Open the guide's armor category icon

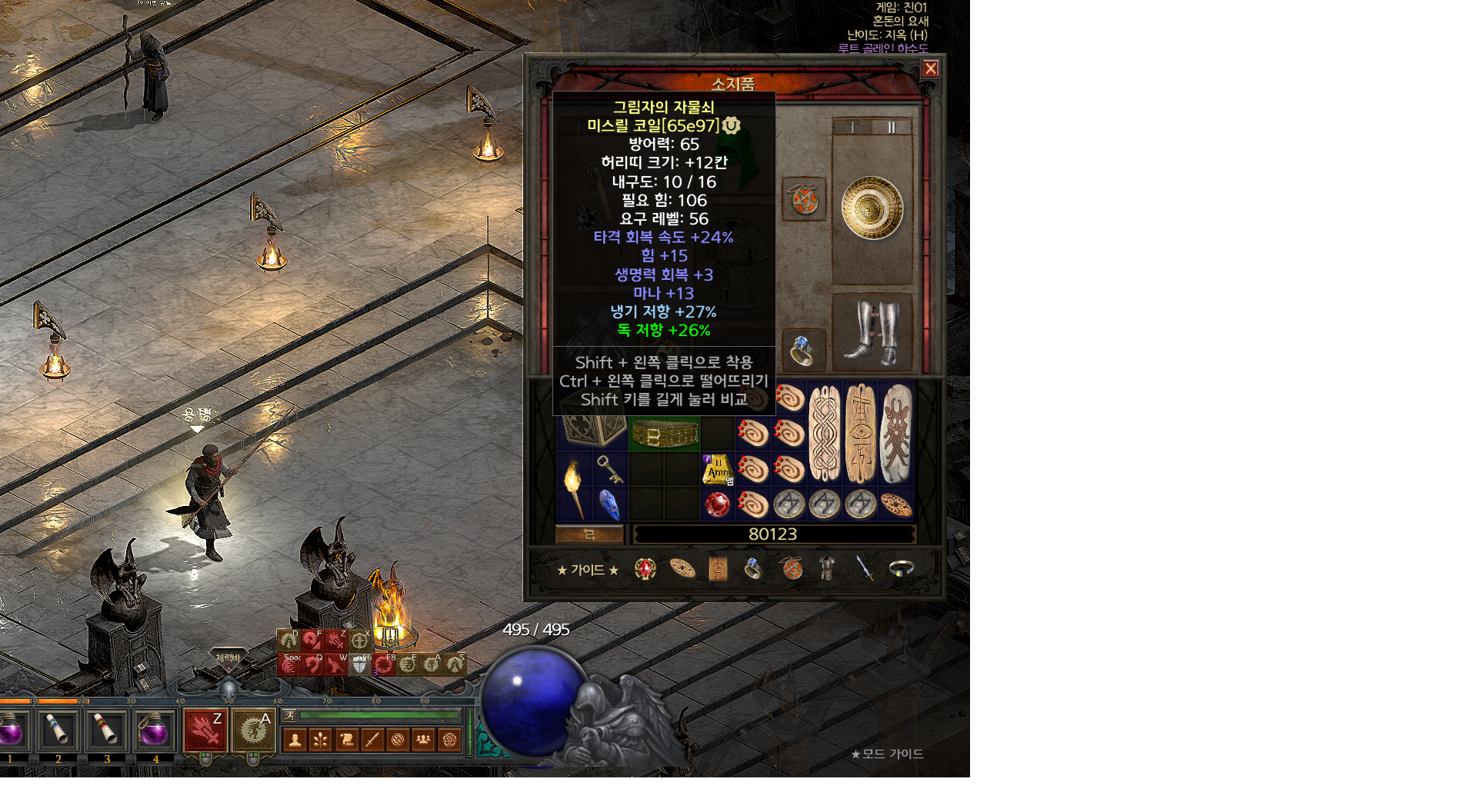point(827,568)
